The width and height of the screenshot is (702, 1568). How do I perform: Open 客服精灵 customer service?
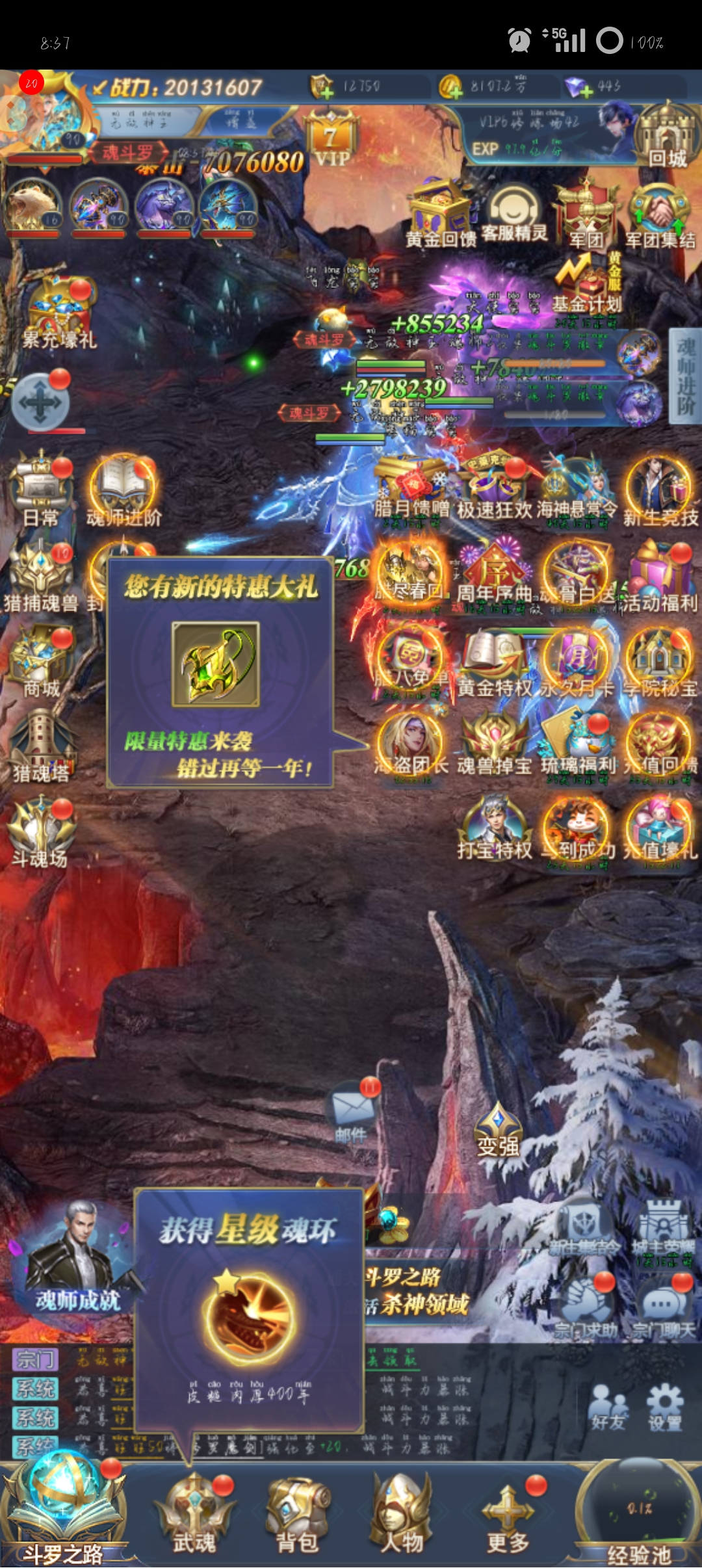click(514, 211)
